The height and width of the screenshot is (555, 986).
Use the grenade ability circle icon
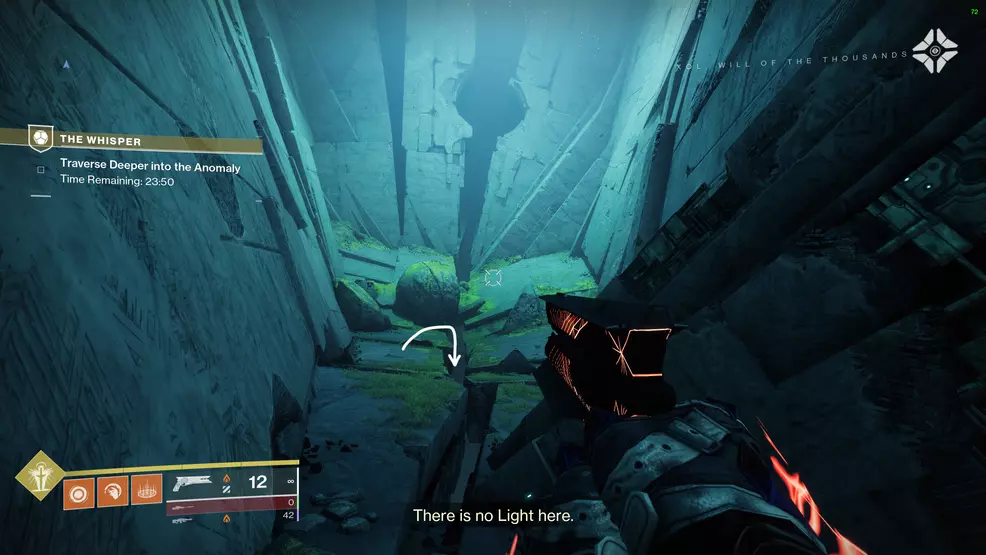[78, 492]
